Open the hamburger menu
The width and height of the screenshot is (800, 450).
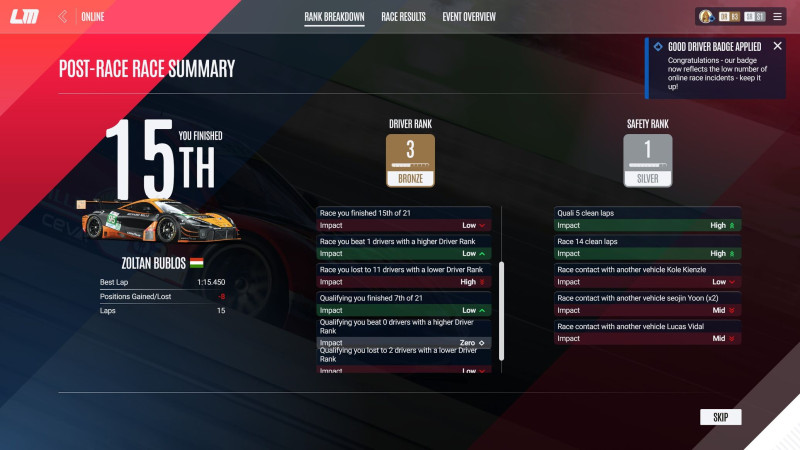[x=779, y=17]
